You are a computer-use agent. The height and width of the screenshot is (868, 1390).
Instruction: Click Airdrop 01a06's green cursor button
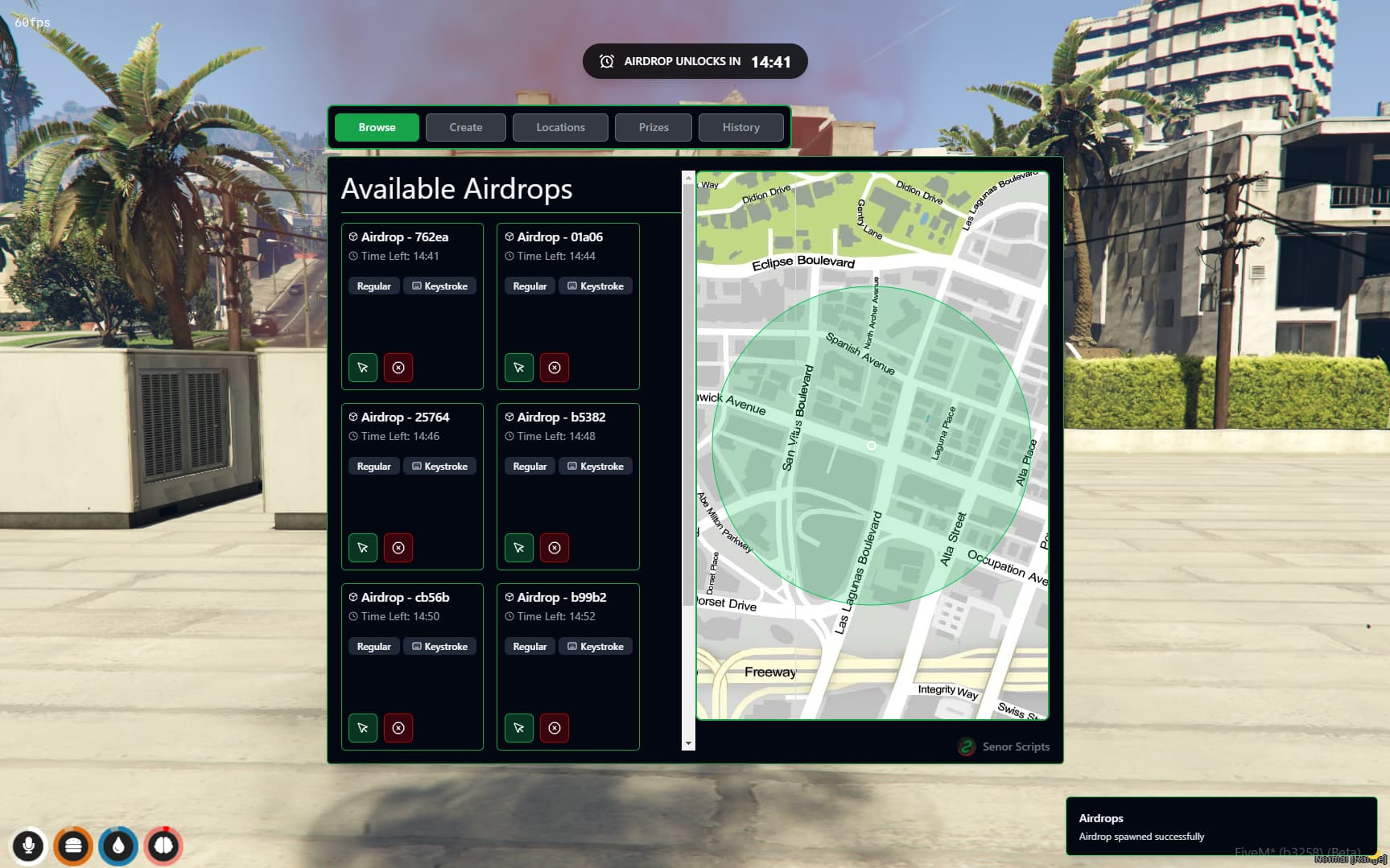click(519, 368)
